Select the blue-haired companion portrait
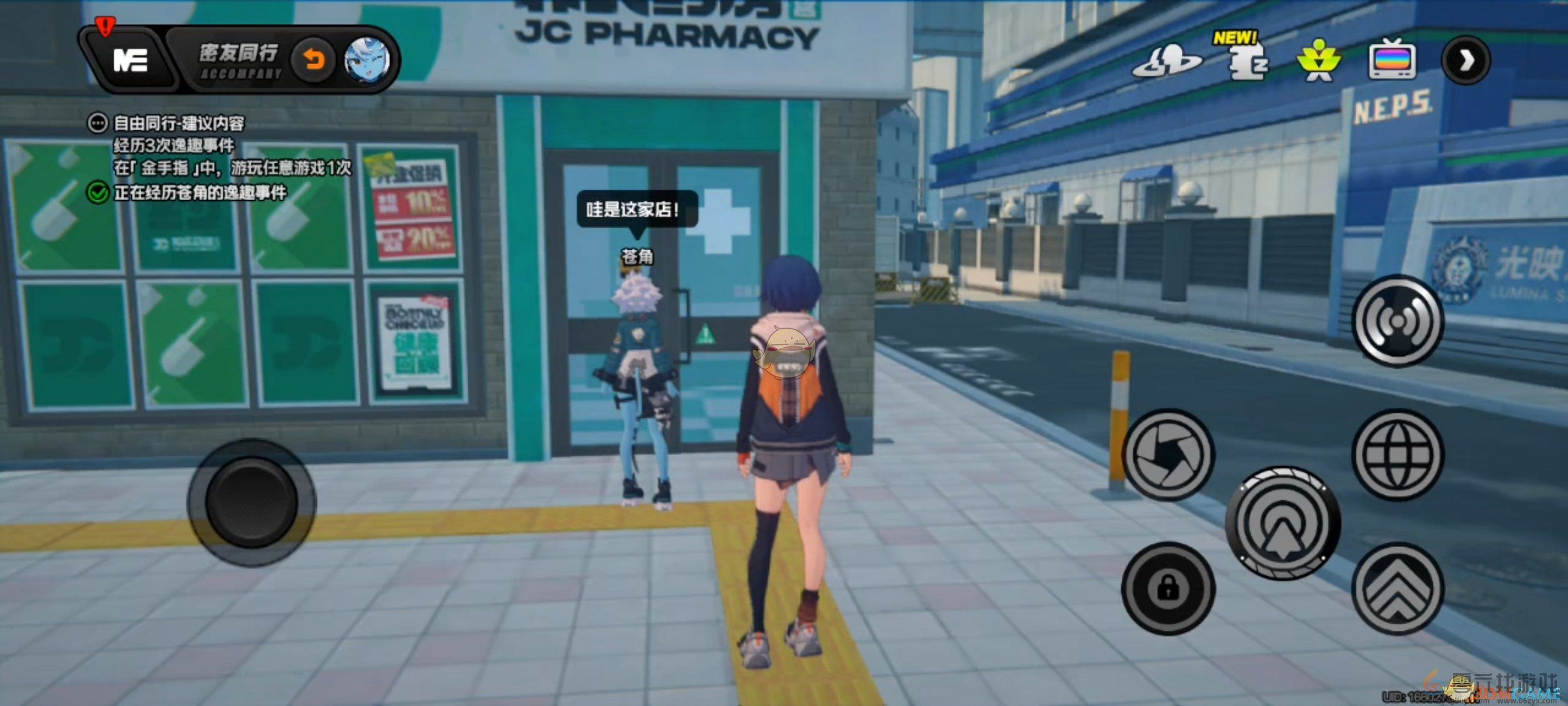This screenshot has height=706, width=1568. (x=367, y=61)
